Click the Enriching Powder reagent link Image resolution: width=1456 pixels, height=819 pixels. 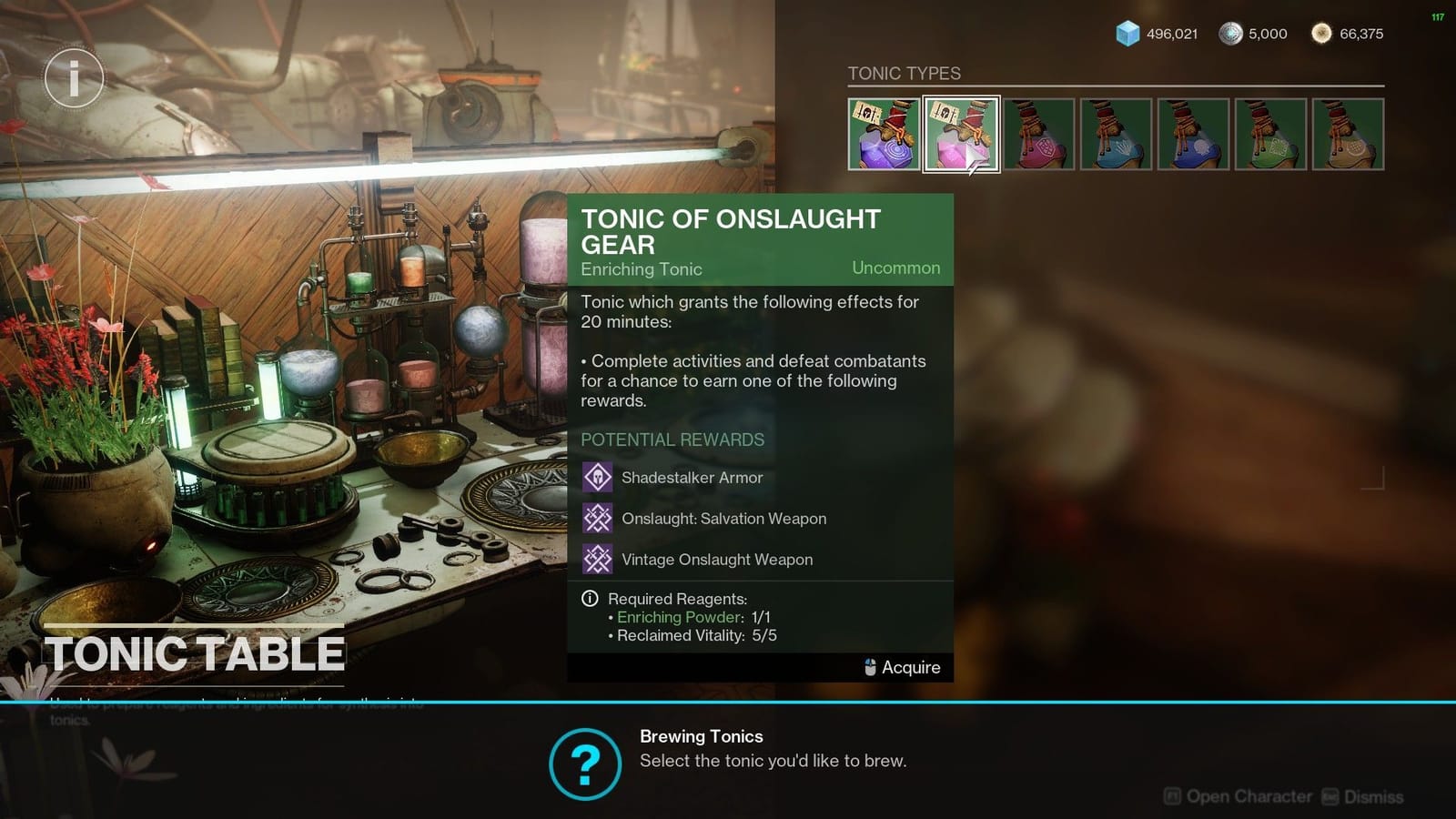[677, 617]
